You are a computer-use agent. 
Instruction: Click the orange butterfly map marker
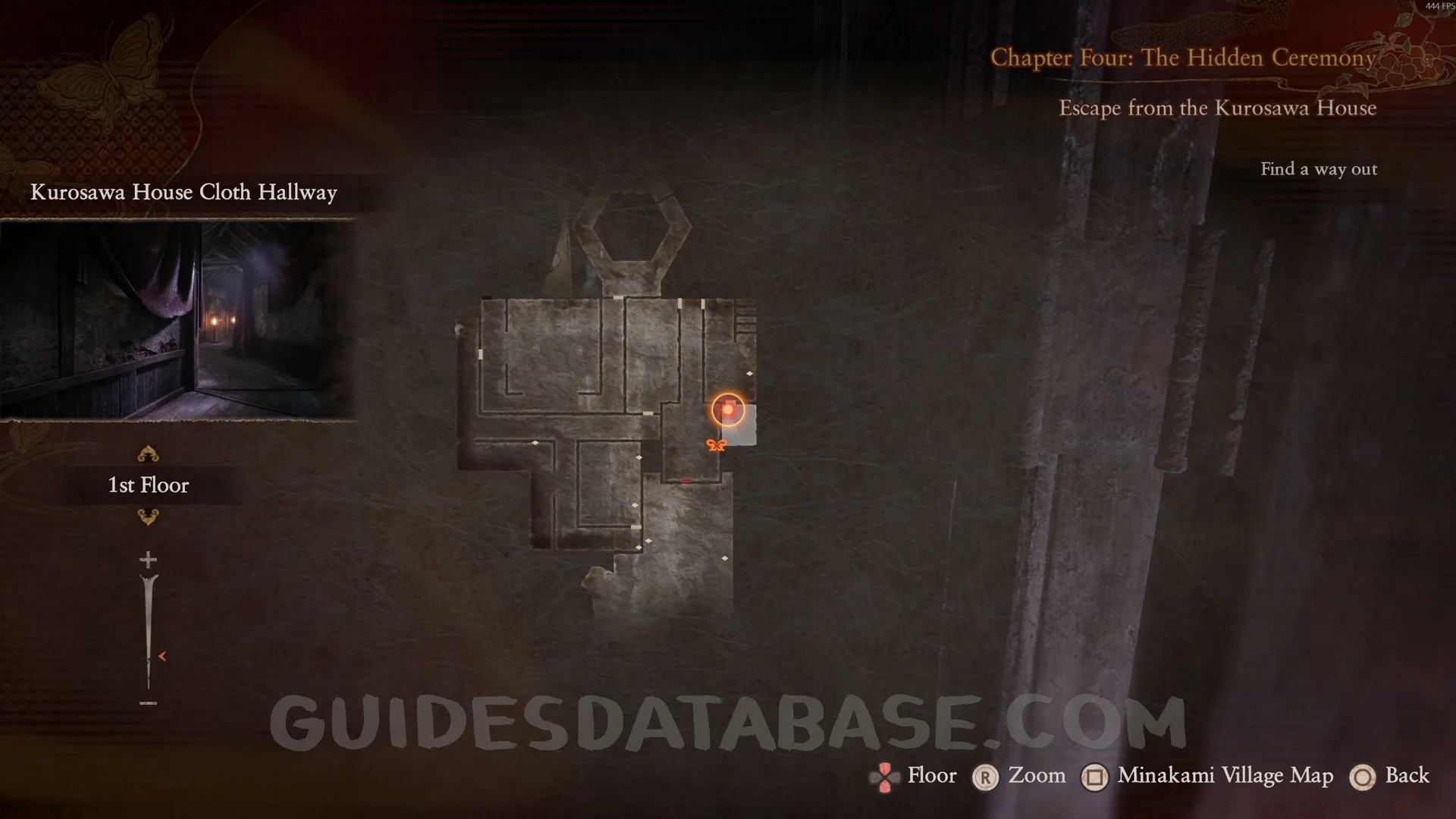pyautogui.click(x=716, y=445)
